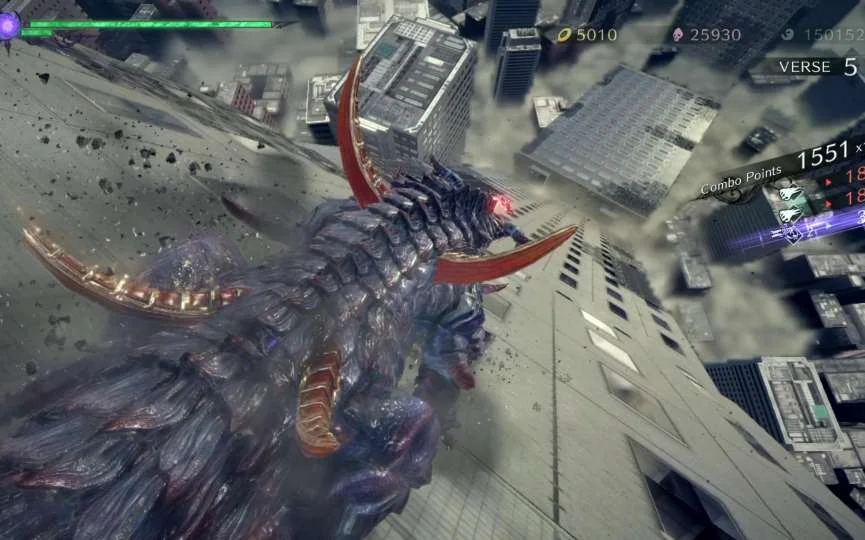
Task: Select the gold halo currency icon
Action: click(x=563, y=35)
